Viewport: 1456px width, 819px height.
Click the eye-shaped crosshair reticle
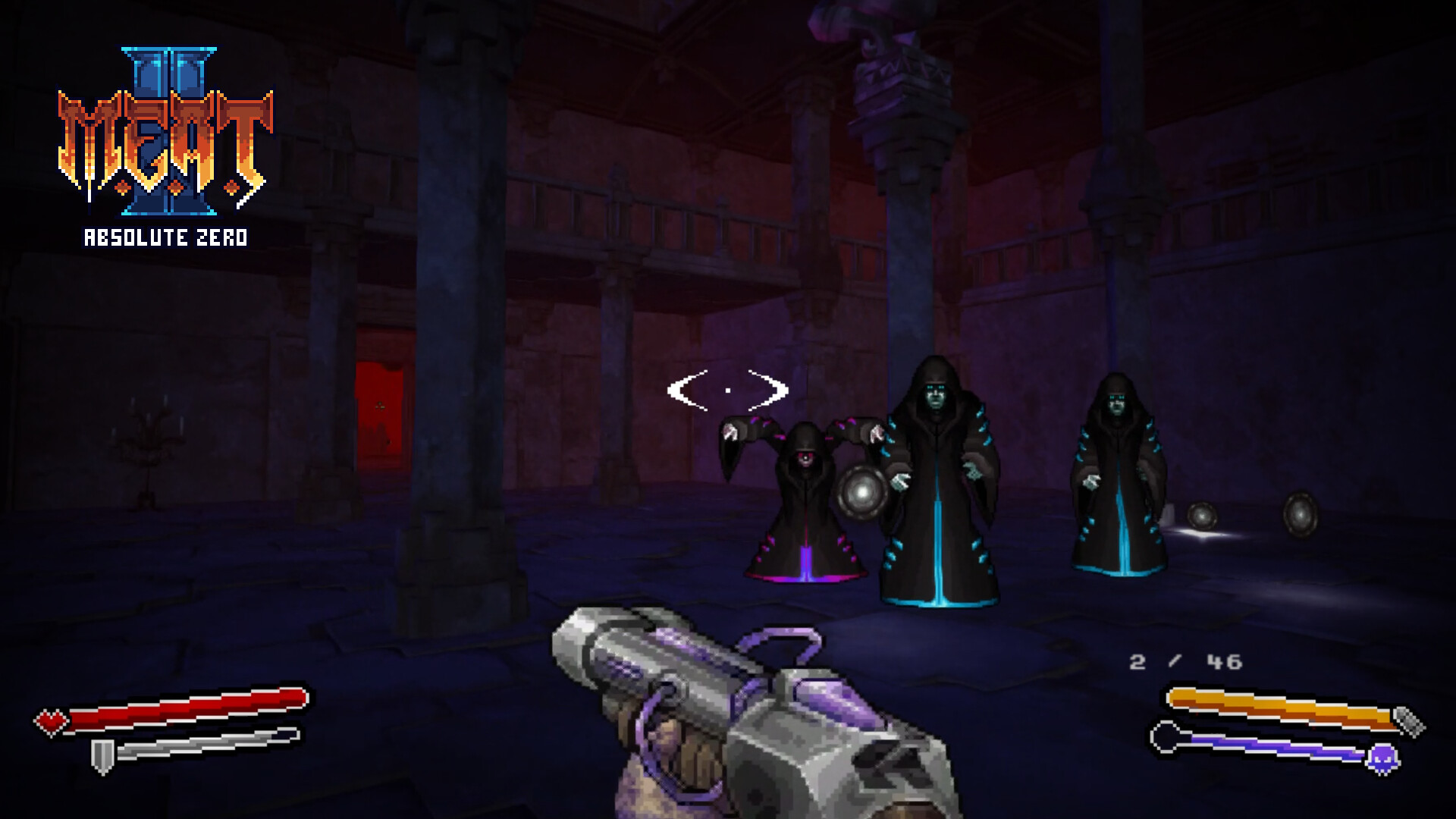click(x=726, y=388)
